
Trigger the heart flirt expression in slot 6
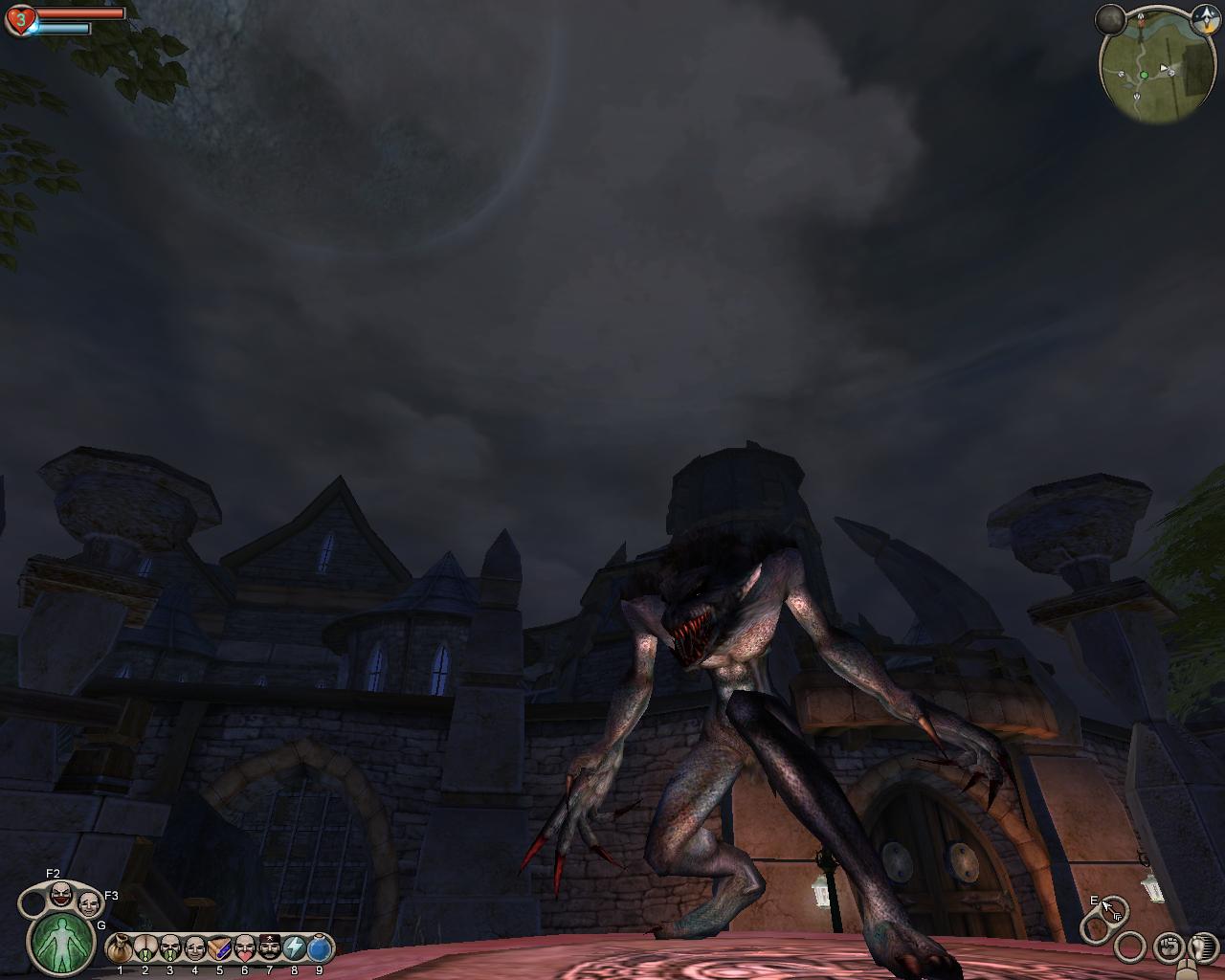245,948
